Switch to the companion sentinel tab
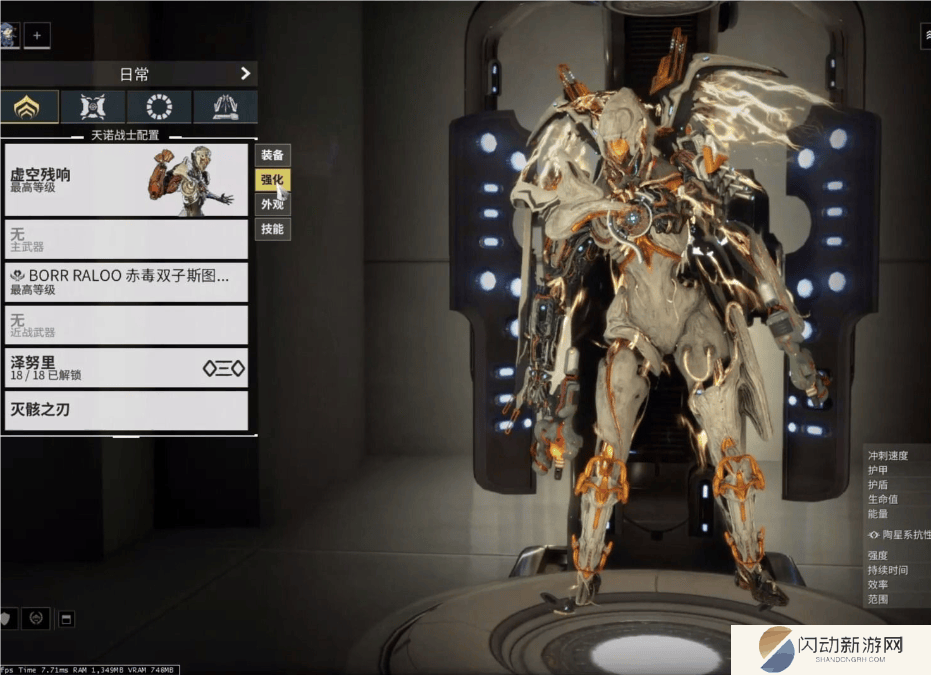Screen dimensions: 931x675 pyautogui.click(x=93, y=107)
